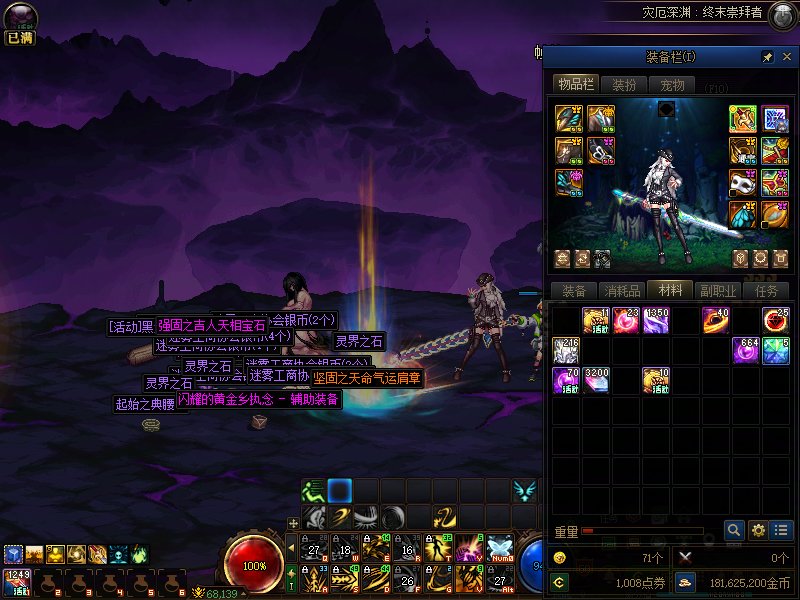Open the 宠物 pet tab

point(673,85)
